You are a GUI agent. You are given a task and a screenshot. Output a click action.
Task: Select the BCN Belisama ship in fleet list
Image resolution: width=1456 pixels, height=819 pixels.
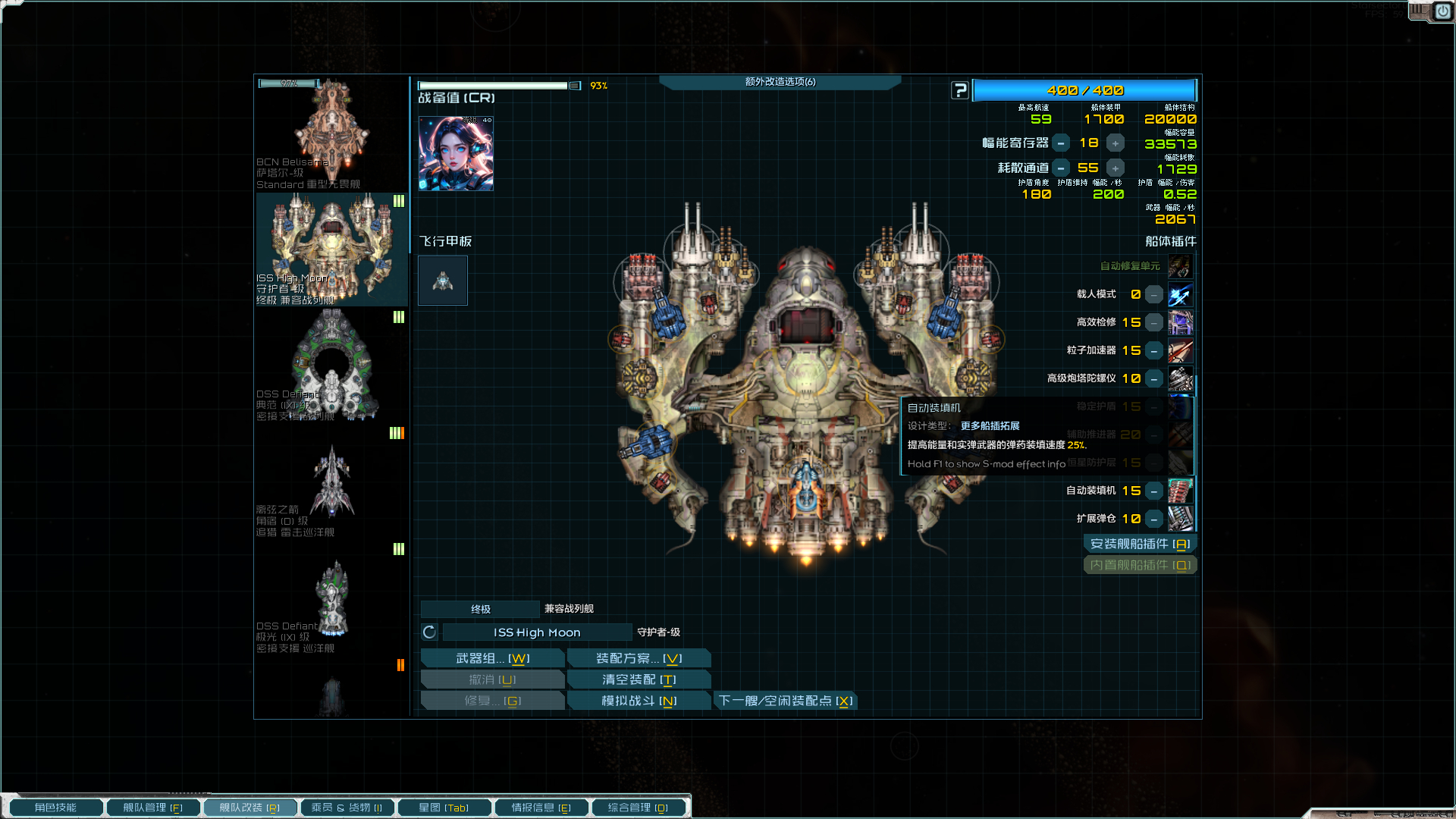[x=331, y=133]
